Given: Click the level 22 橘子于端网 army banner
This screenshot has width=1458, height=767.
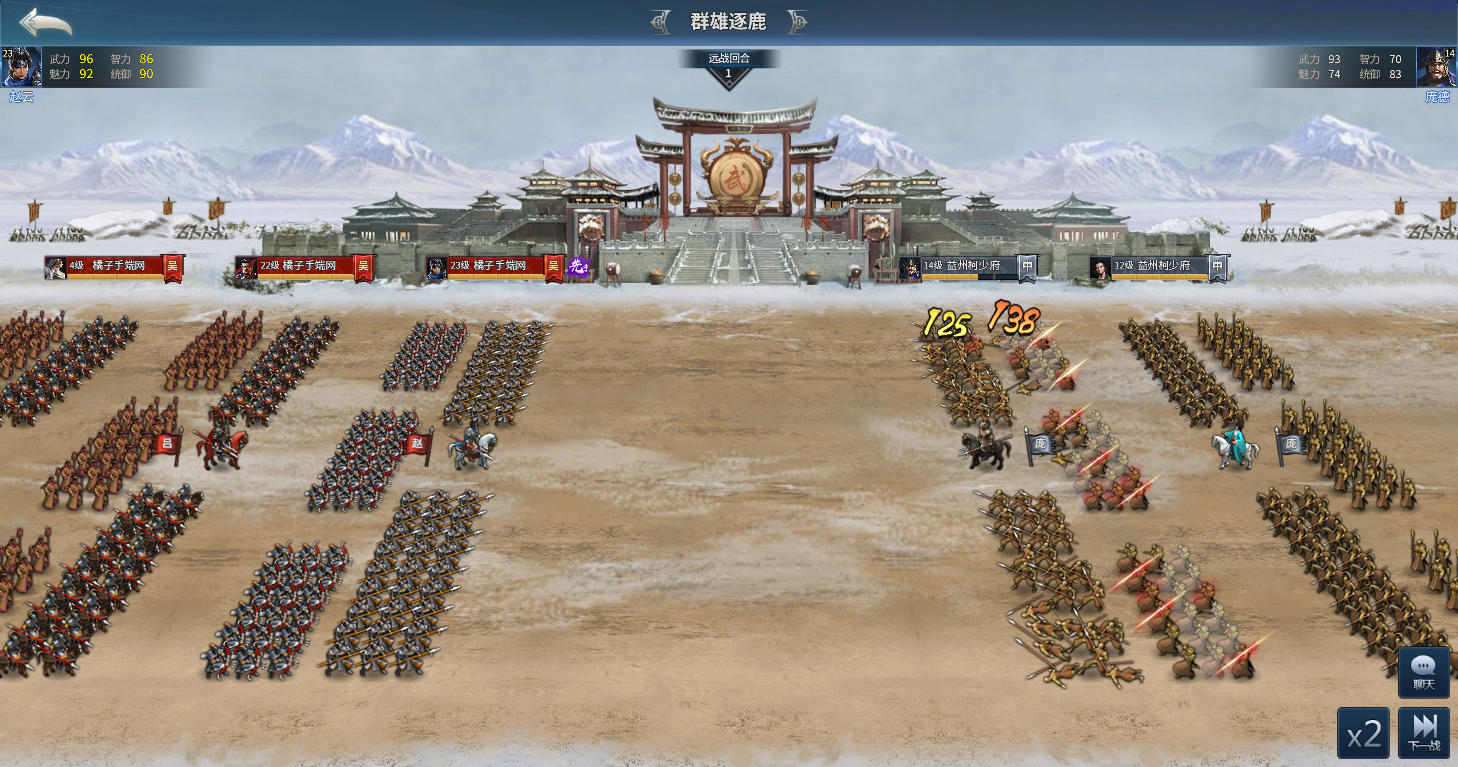Looking at the screenshot, I should [302, 266].
